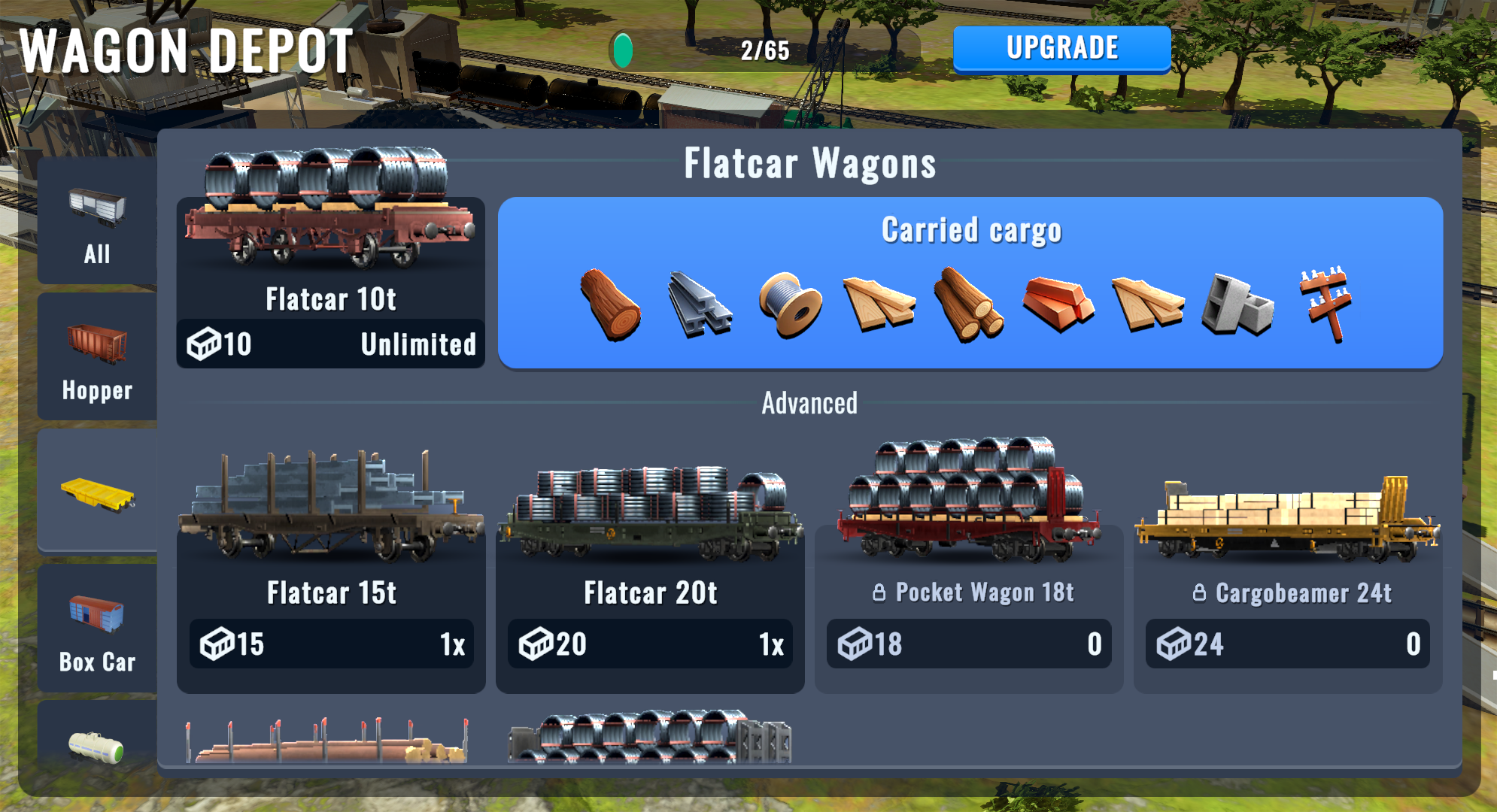Click the utility pole cargo icon
Viewport: 1497px width, 812px height.
pyautogui.click(x=1327, y=303)
